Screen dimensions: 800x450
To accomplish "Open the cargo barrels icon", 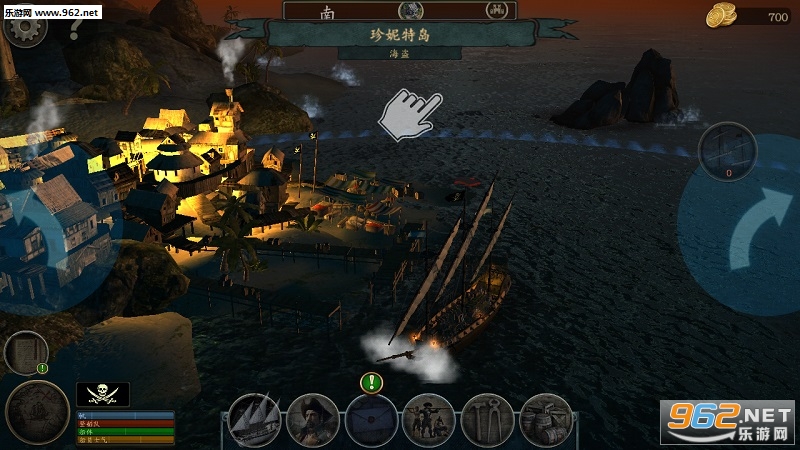I will [x=546, y=420].
